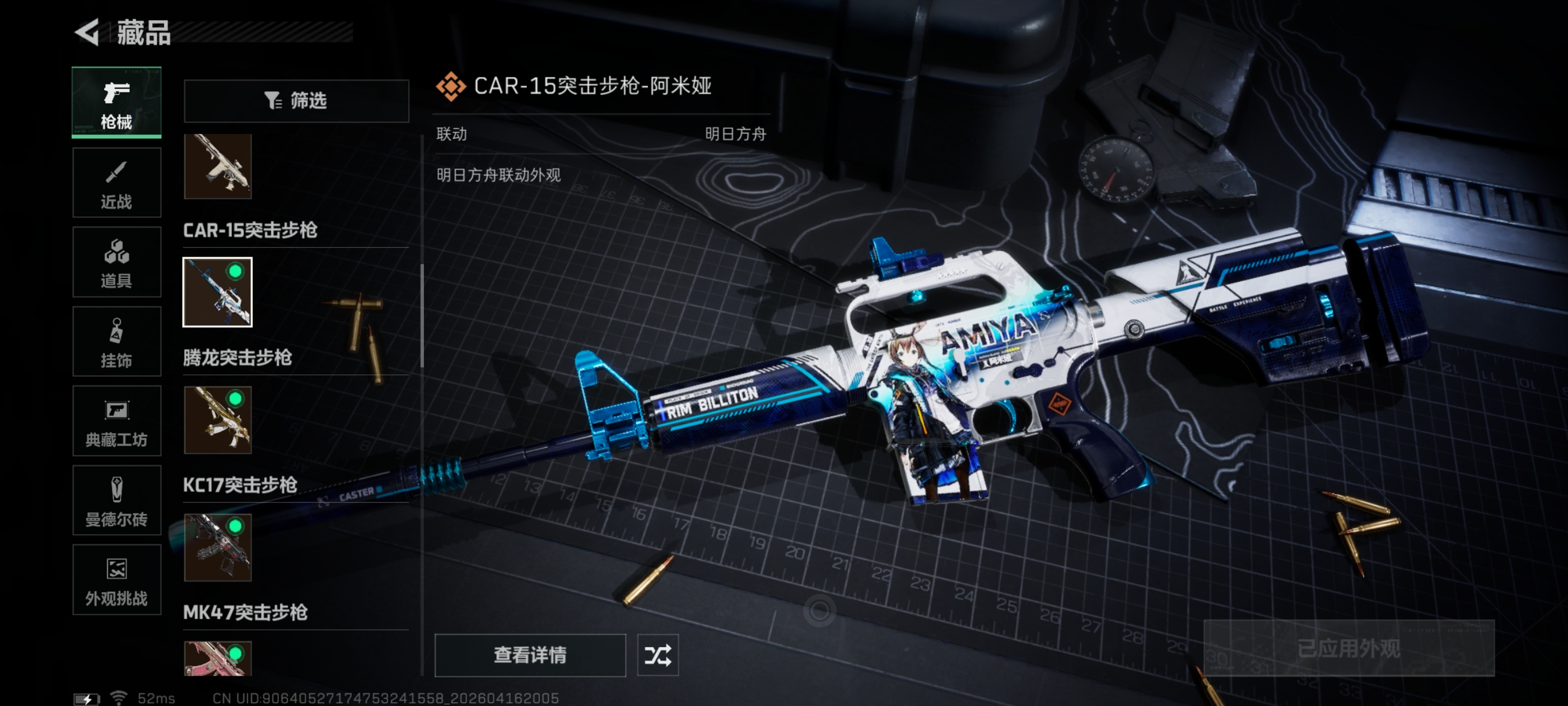Viewport: 1568px width, 706px height.
Task: Toggle the shuffle random skin button
Action: click(657, 655)
